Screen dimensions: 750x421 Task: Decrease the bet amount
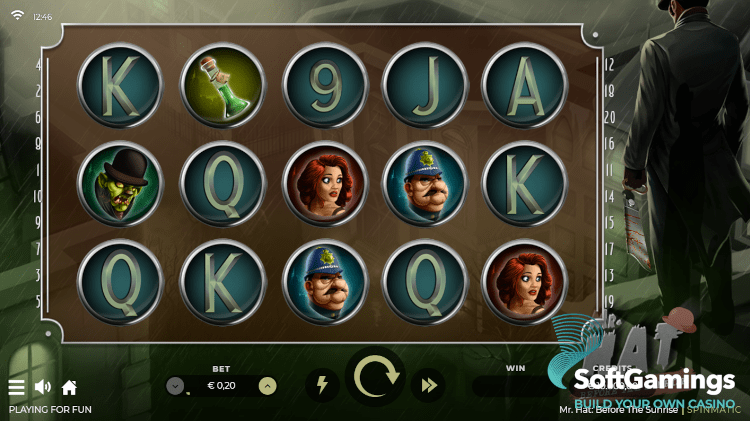[175, 386]
